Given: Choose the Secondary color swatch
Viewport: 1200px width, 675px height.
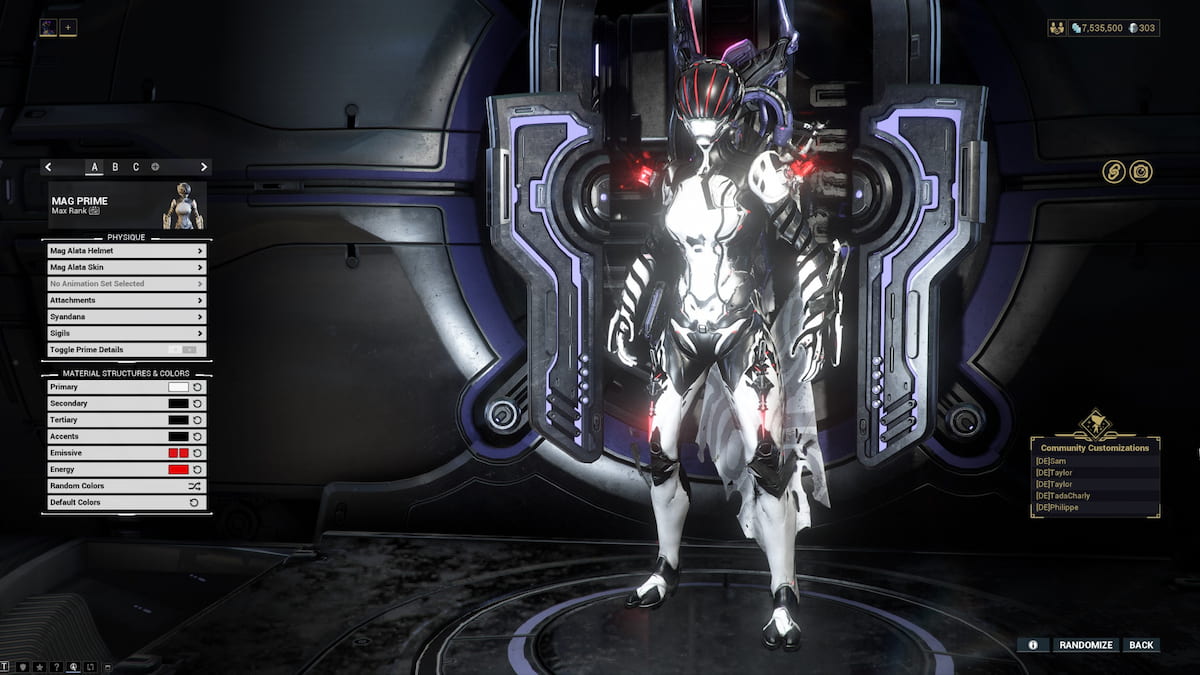Looking at the screenshot, I should click(178, 403).
